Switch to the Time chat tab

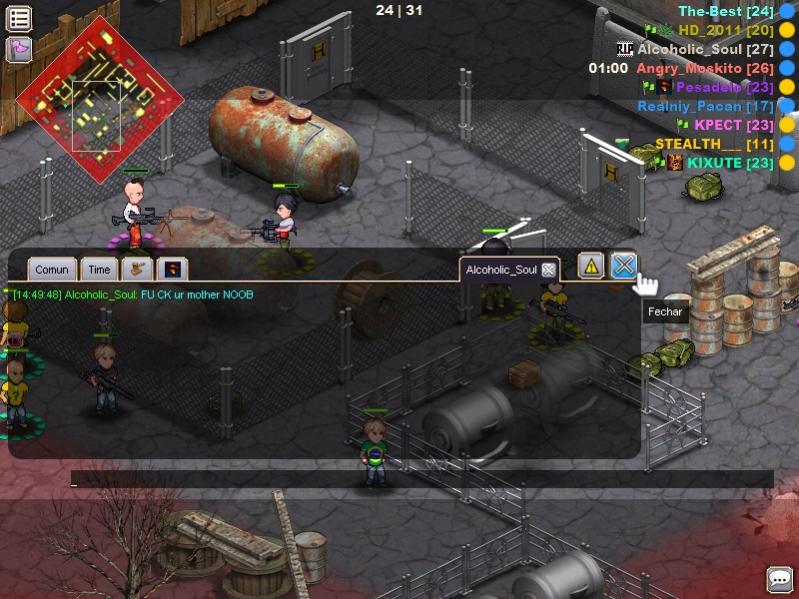click(99, 269)
